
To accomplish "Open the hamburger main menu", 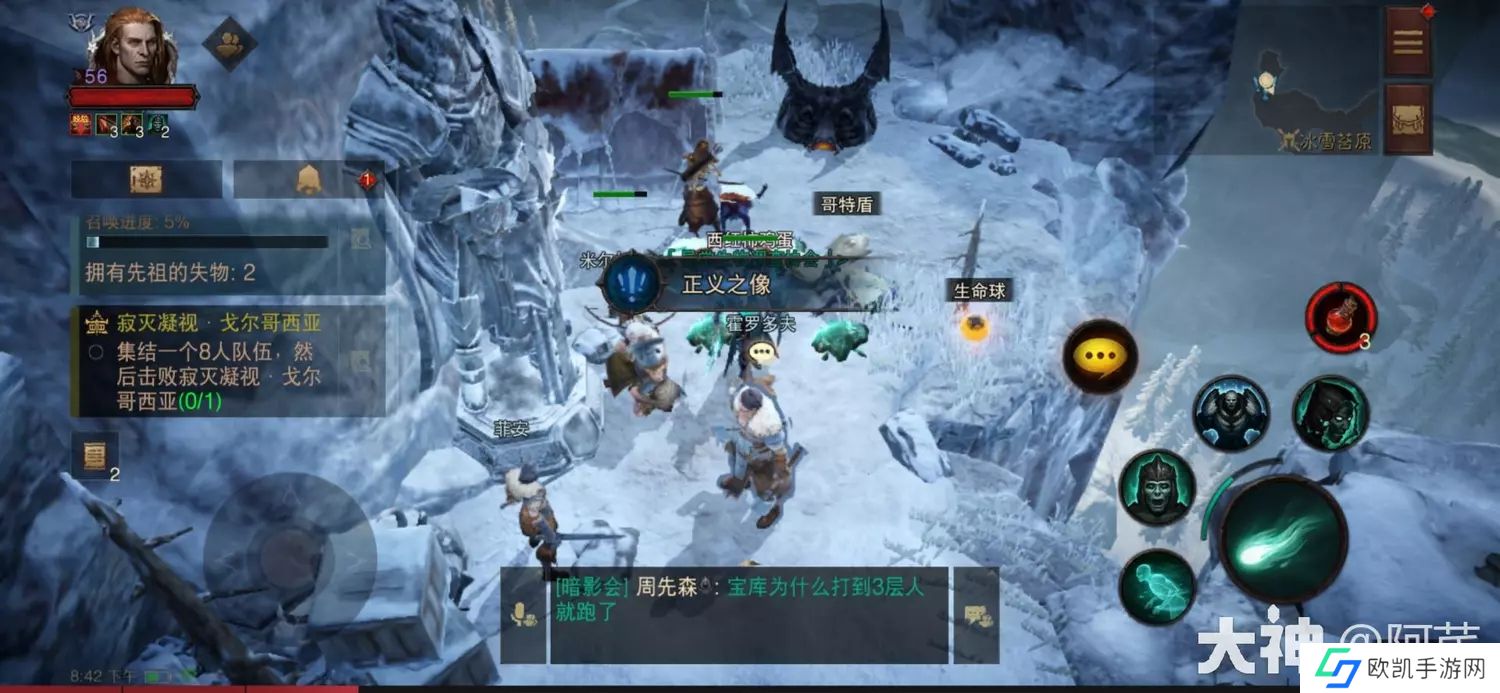I will click(x=1408, y=42).
